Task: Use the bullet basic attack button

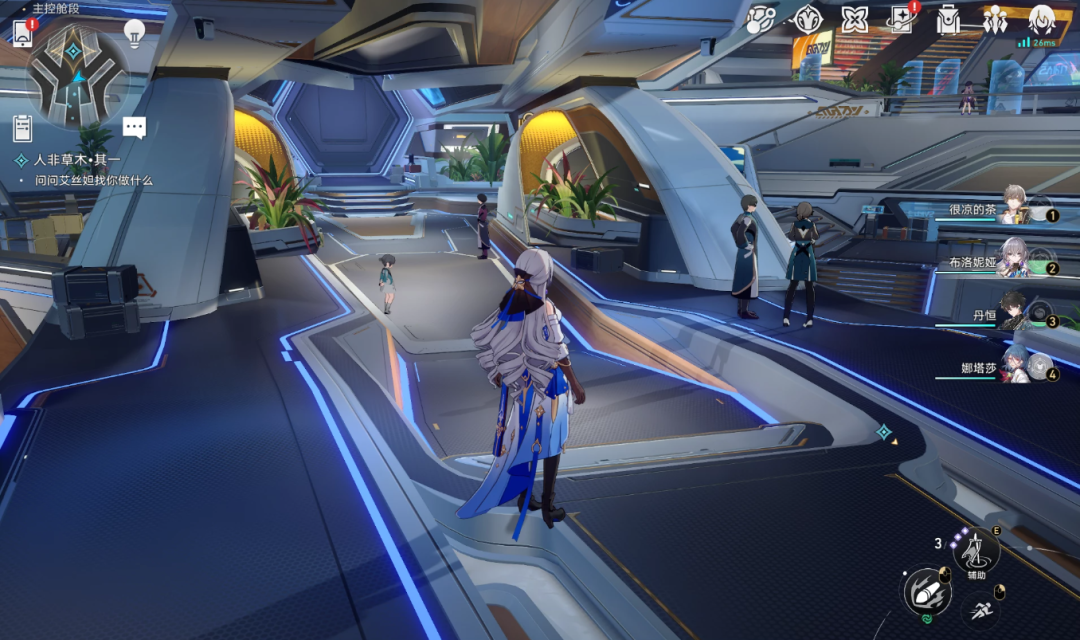Action: click(x=927, y=591)
